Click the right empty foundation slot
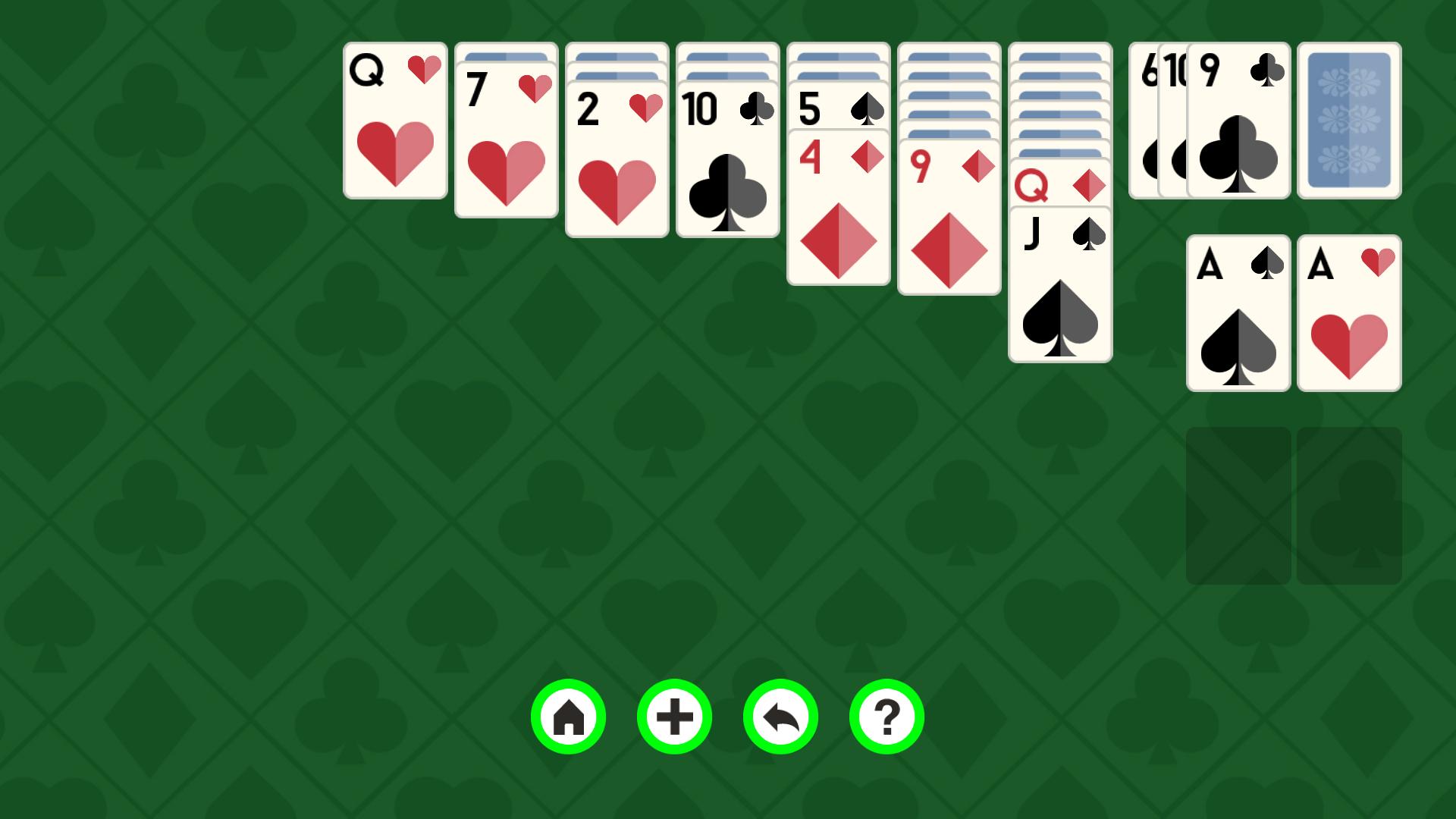 1349,504
